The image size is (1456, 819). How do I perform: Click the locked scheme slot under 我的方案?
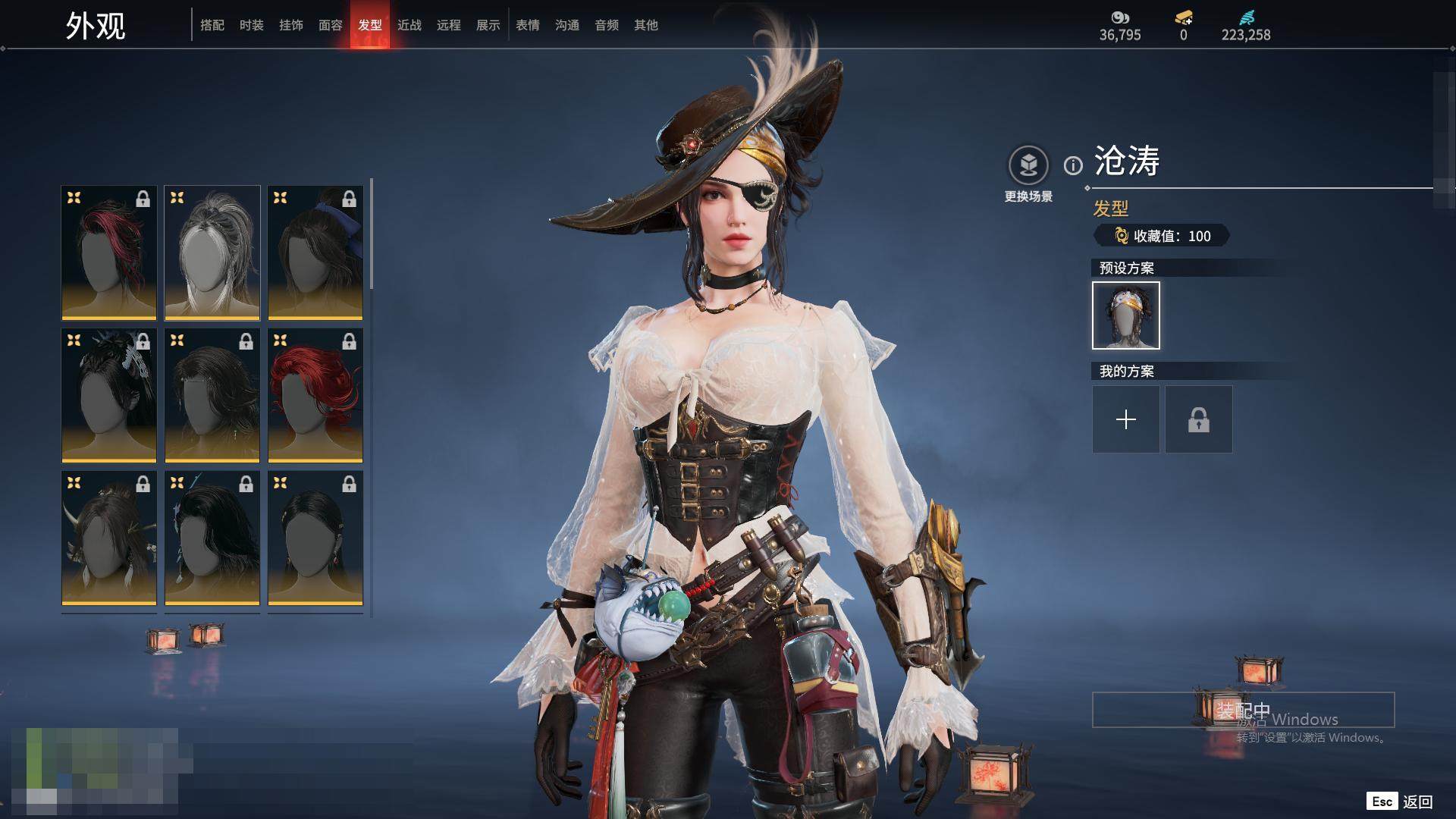1199,419
